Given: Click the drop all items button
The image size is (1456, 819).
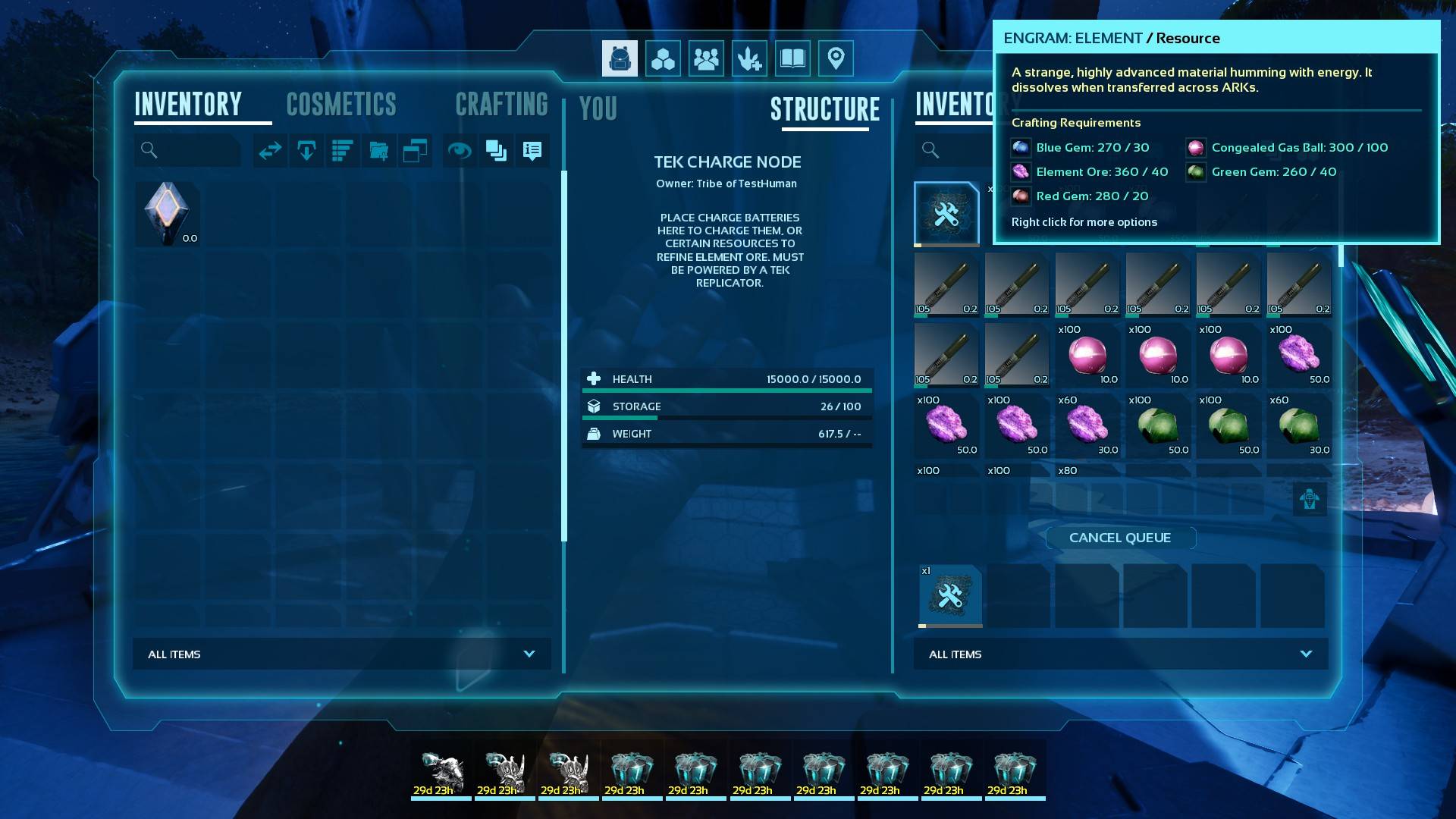Looking at the screenshot, I should 306,151.
